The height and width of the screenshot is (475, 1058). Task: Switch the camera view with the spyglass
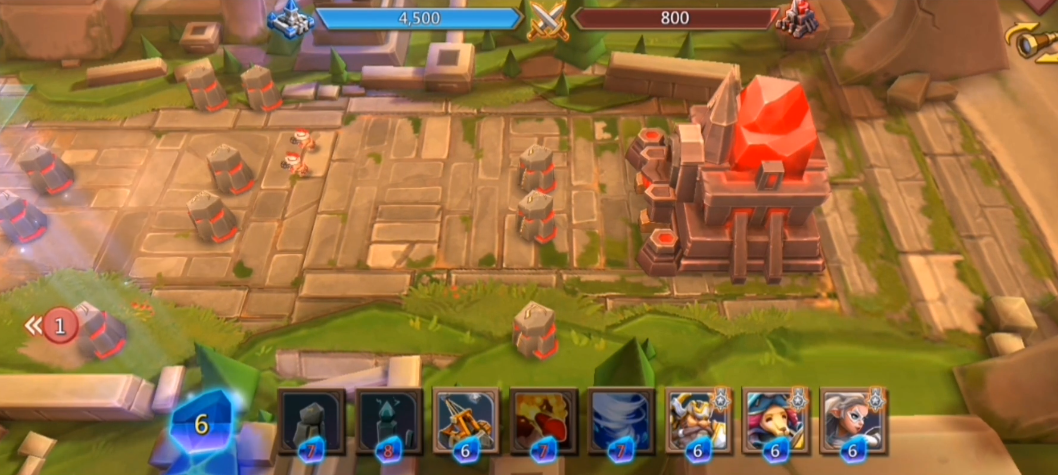coord(1038,40)
